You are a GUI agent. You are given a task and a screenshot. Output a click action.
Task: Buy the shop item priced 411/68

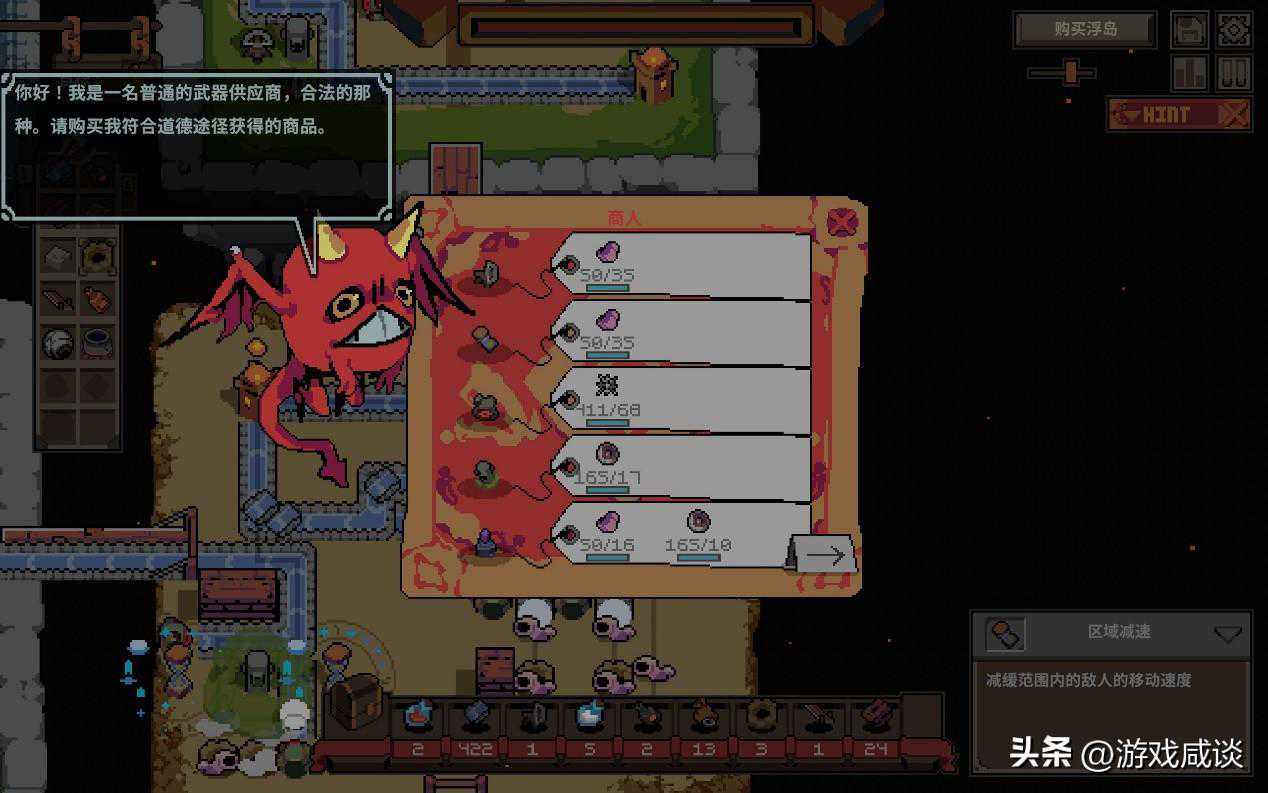tap(680, 400)
